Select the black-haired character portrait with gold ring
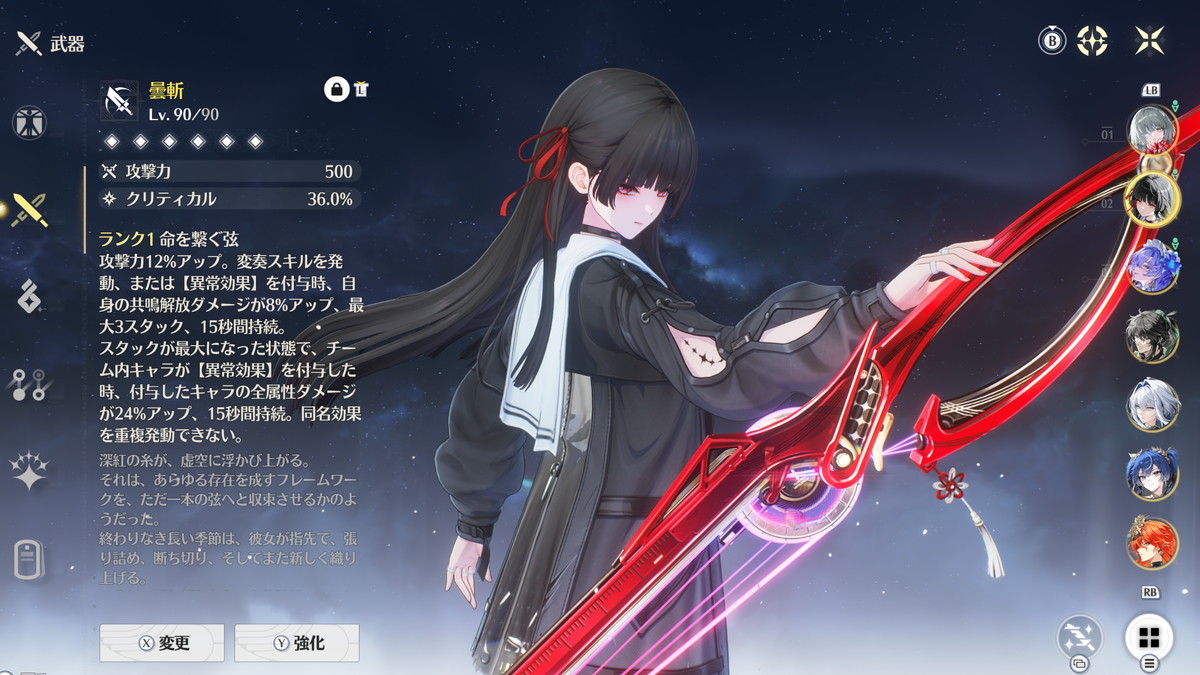Screen dimensions: 1200x675 point(1150,199)
